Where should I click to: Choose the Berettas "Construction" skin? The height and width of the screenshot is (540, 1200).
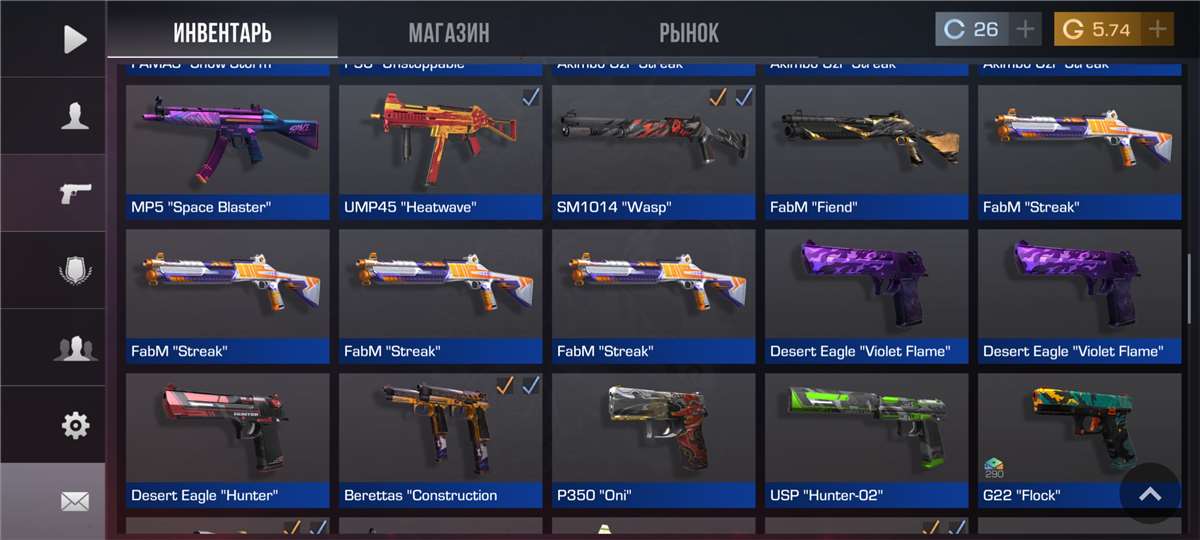pyautogui.click(x=441, y=439)
